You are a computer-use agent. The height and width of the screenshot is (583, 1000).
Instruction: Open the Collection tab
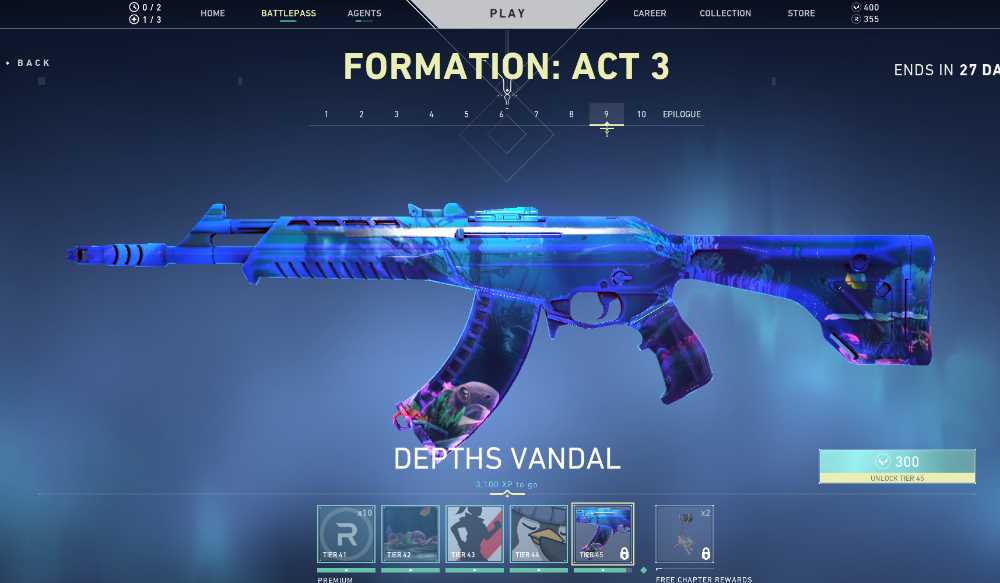(725, 14)
